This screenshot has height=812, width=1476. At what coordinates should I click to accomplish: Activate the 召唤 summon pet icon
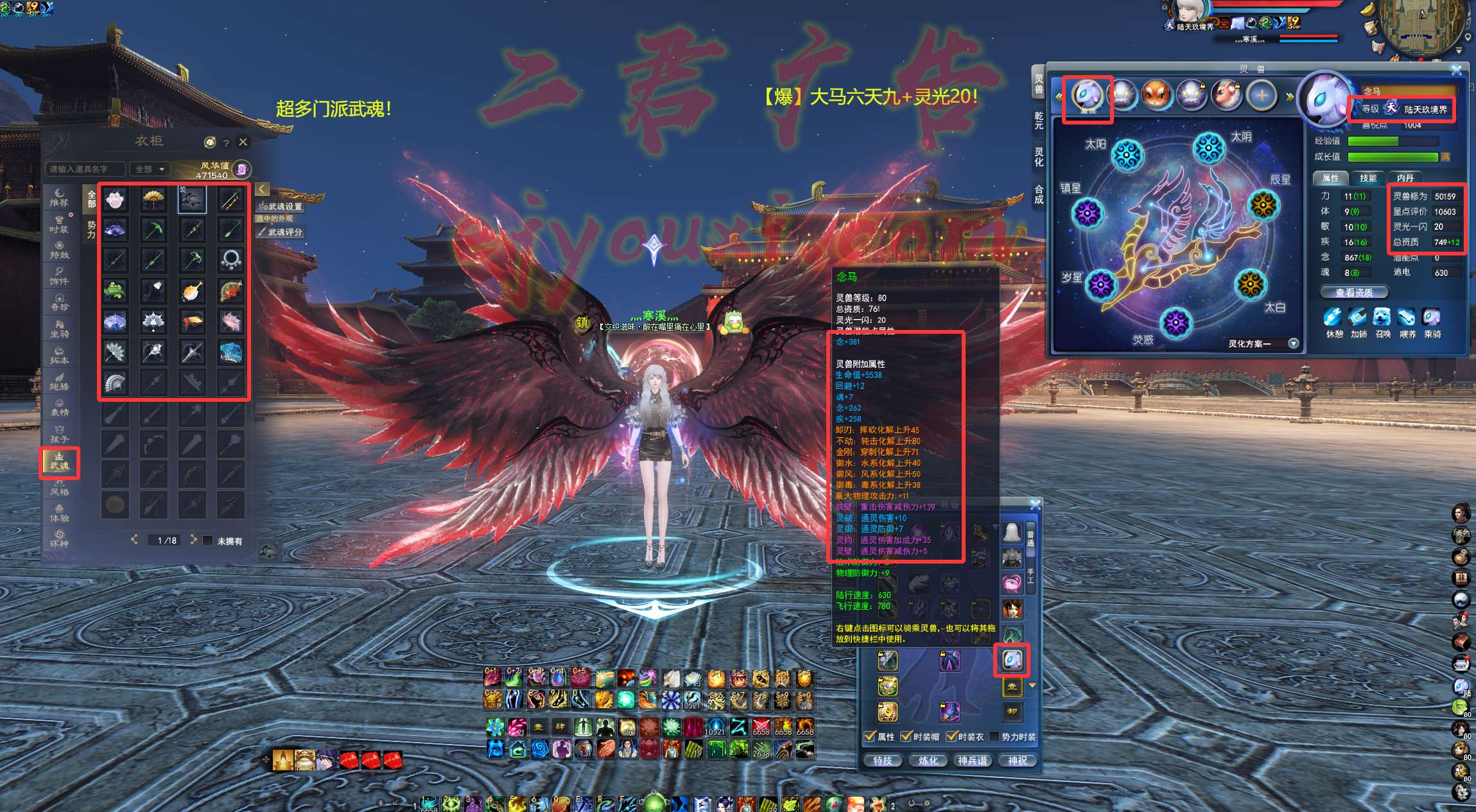click(1382, 318)
